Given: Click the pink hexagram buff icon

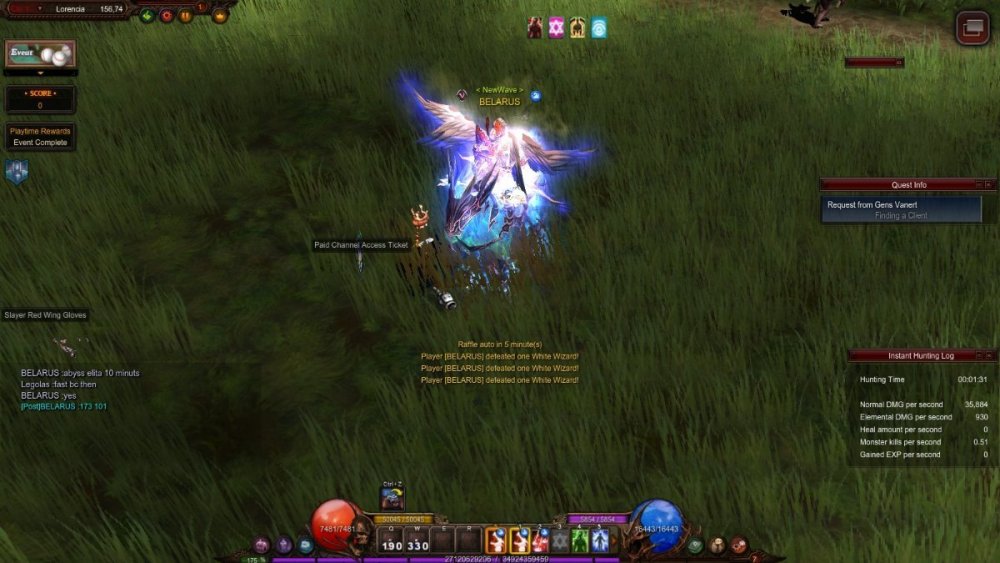Looking at the screenshot, I should click(x=557, y=28).
